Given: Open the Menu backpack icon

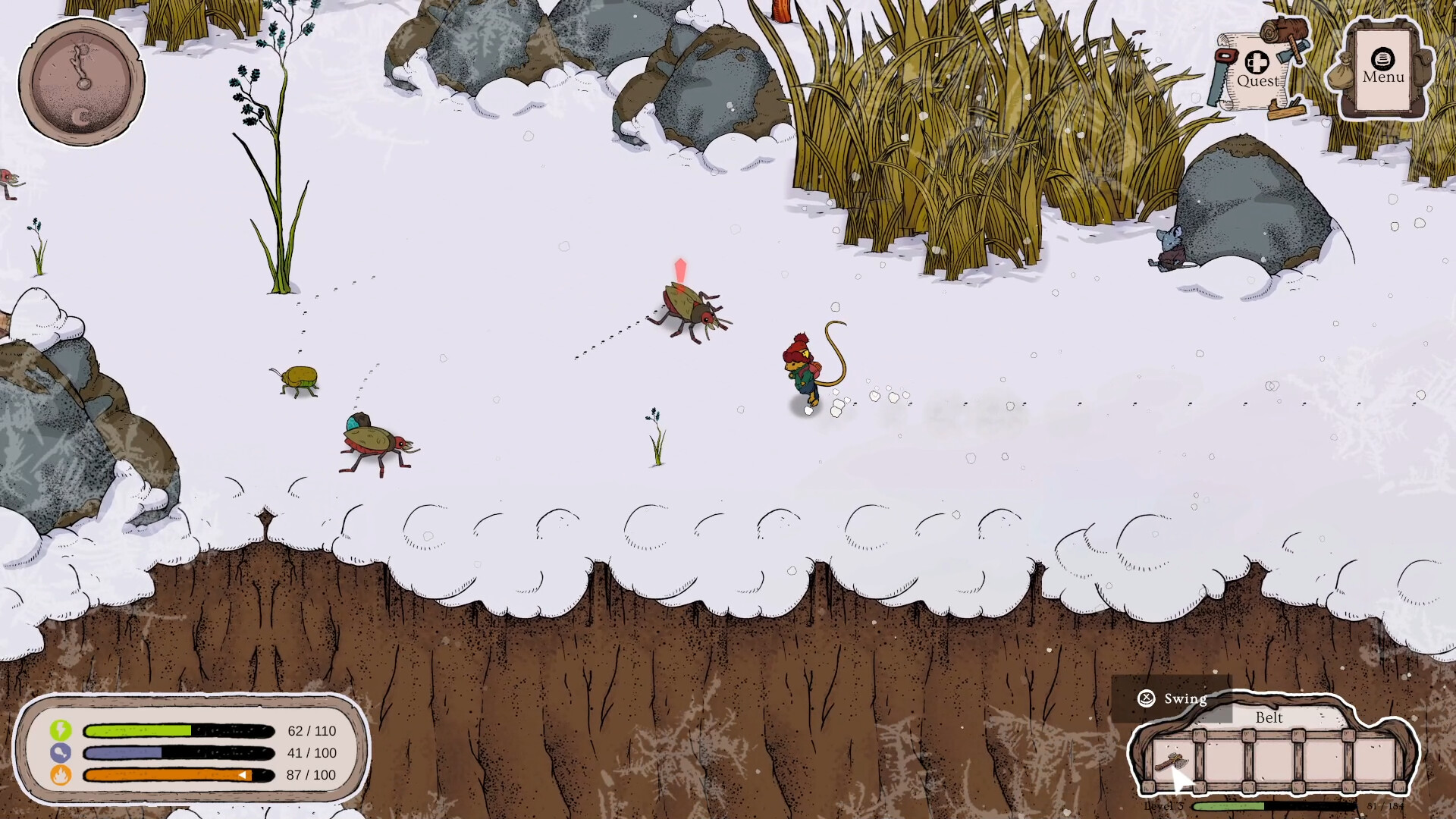Looking at the screenshot, I should (x=1382, y=68).
